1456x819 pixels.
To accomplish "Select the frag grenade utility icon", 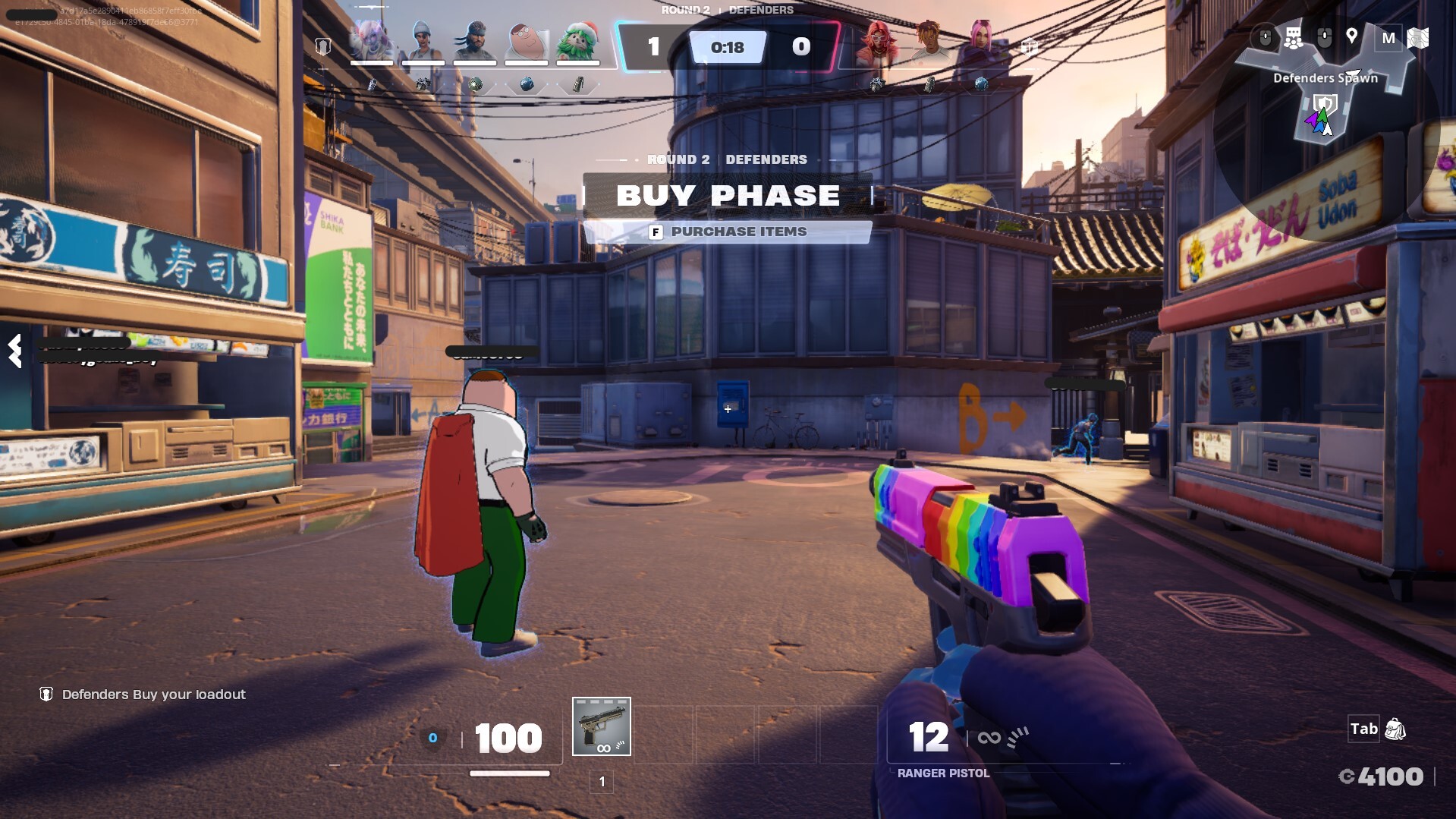I will [x=474, y=84].
